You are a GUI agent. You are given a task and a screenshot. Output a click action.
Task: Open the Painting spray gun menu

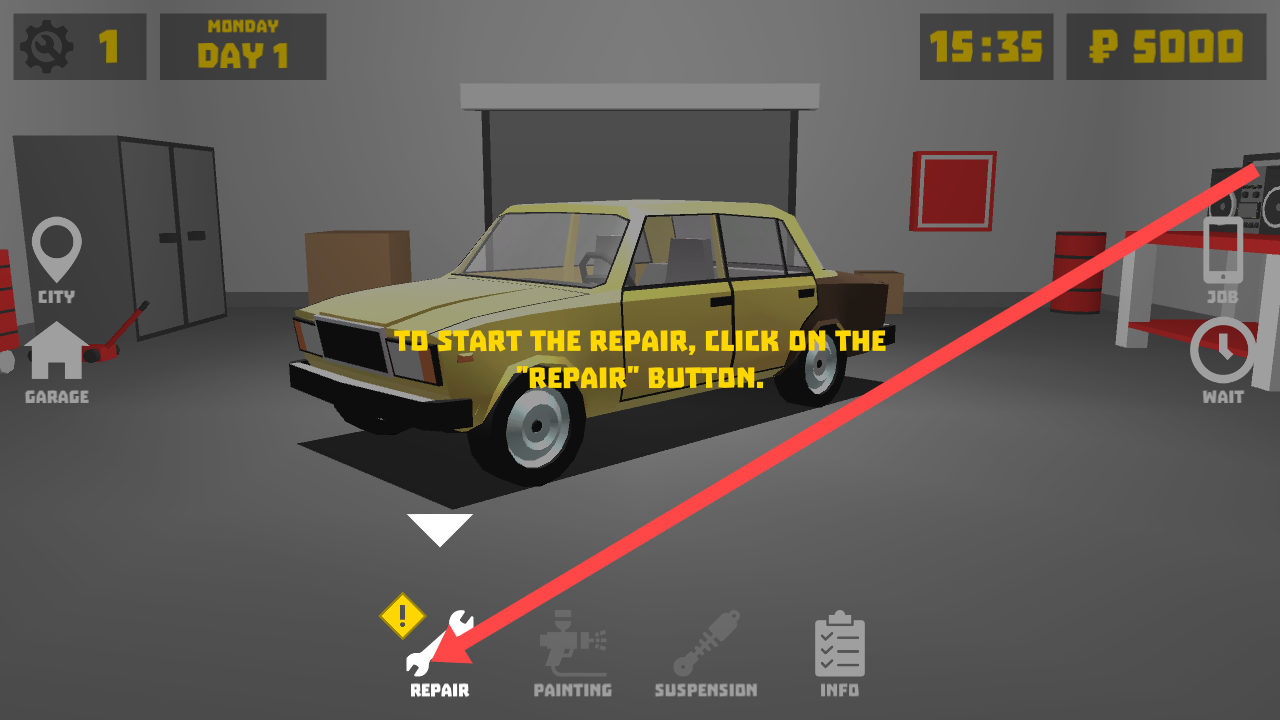[x=572, y=650]
